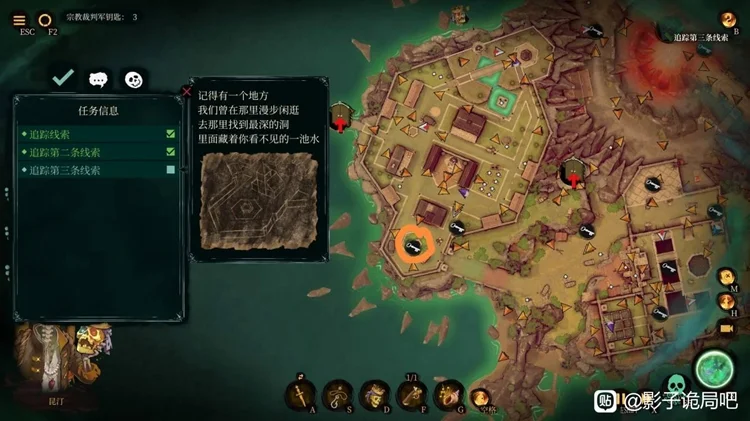
Task: Select the round face icon tab
Action: 133,78
